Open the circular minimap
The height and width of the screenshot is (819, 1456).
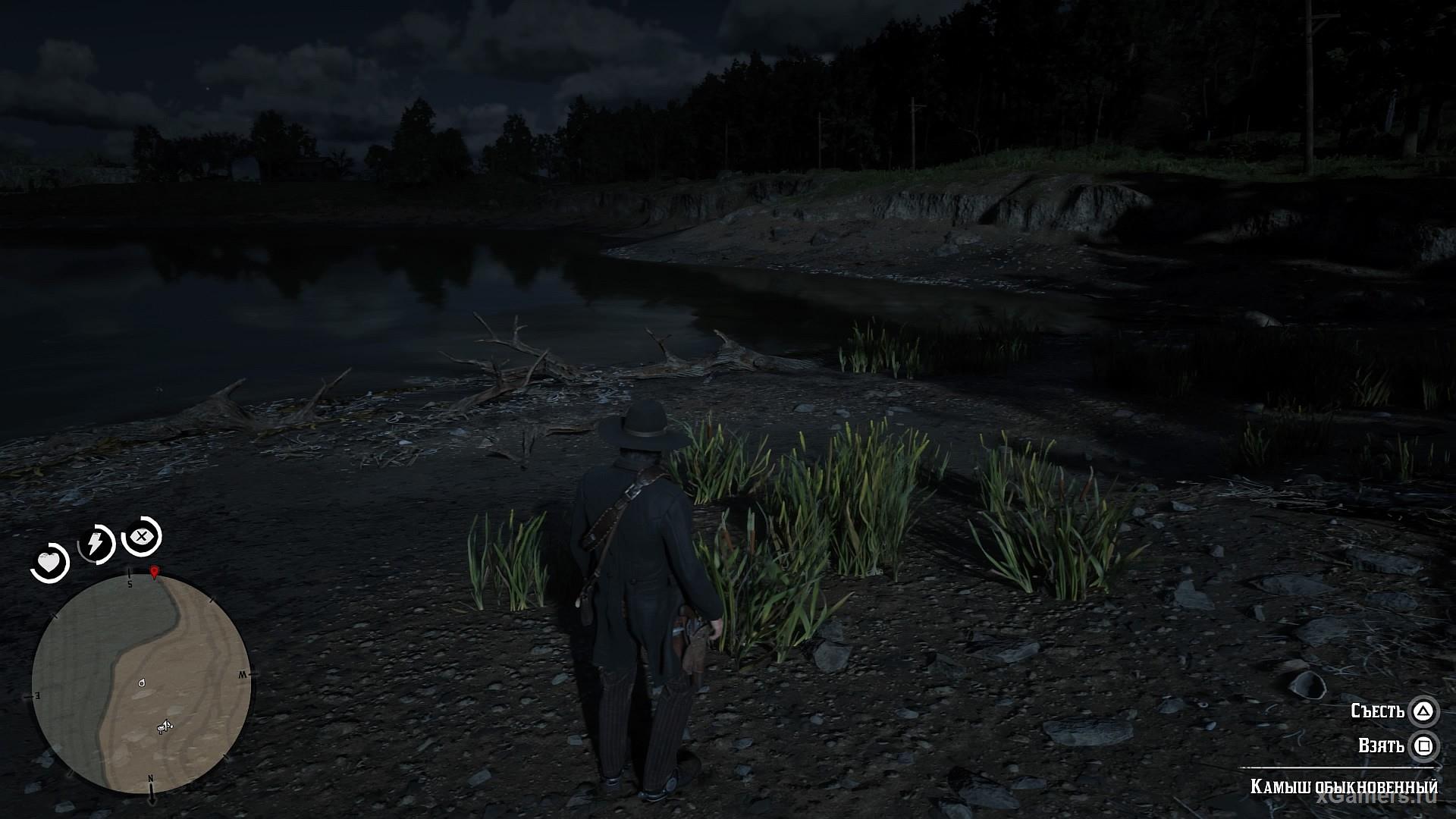(142, 682)
